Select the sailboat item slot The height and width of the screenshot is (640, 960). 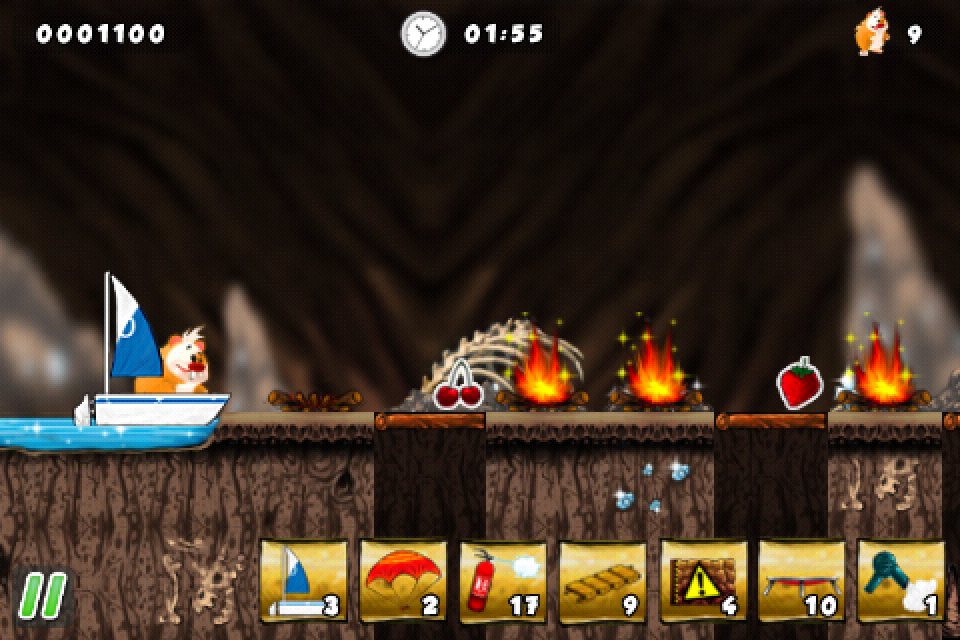[303, 582]
